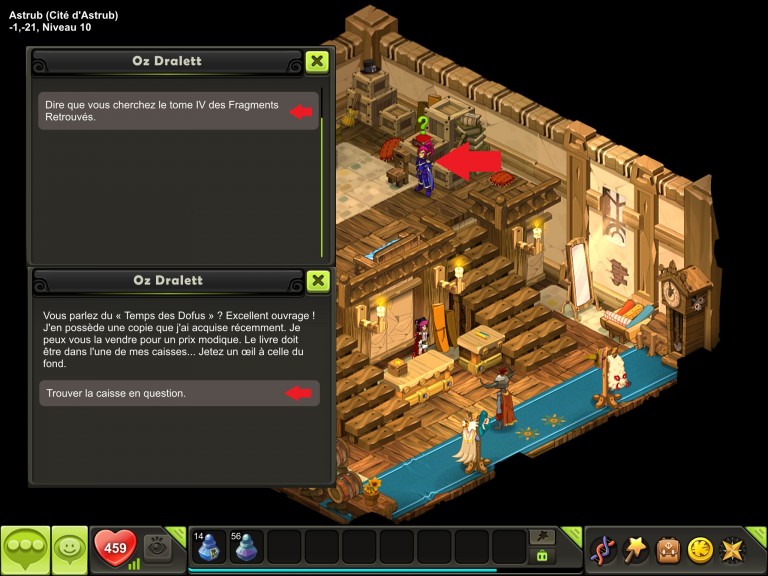Open the compass star map icon

732,549
